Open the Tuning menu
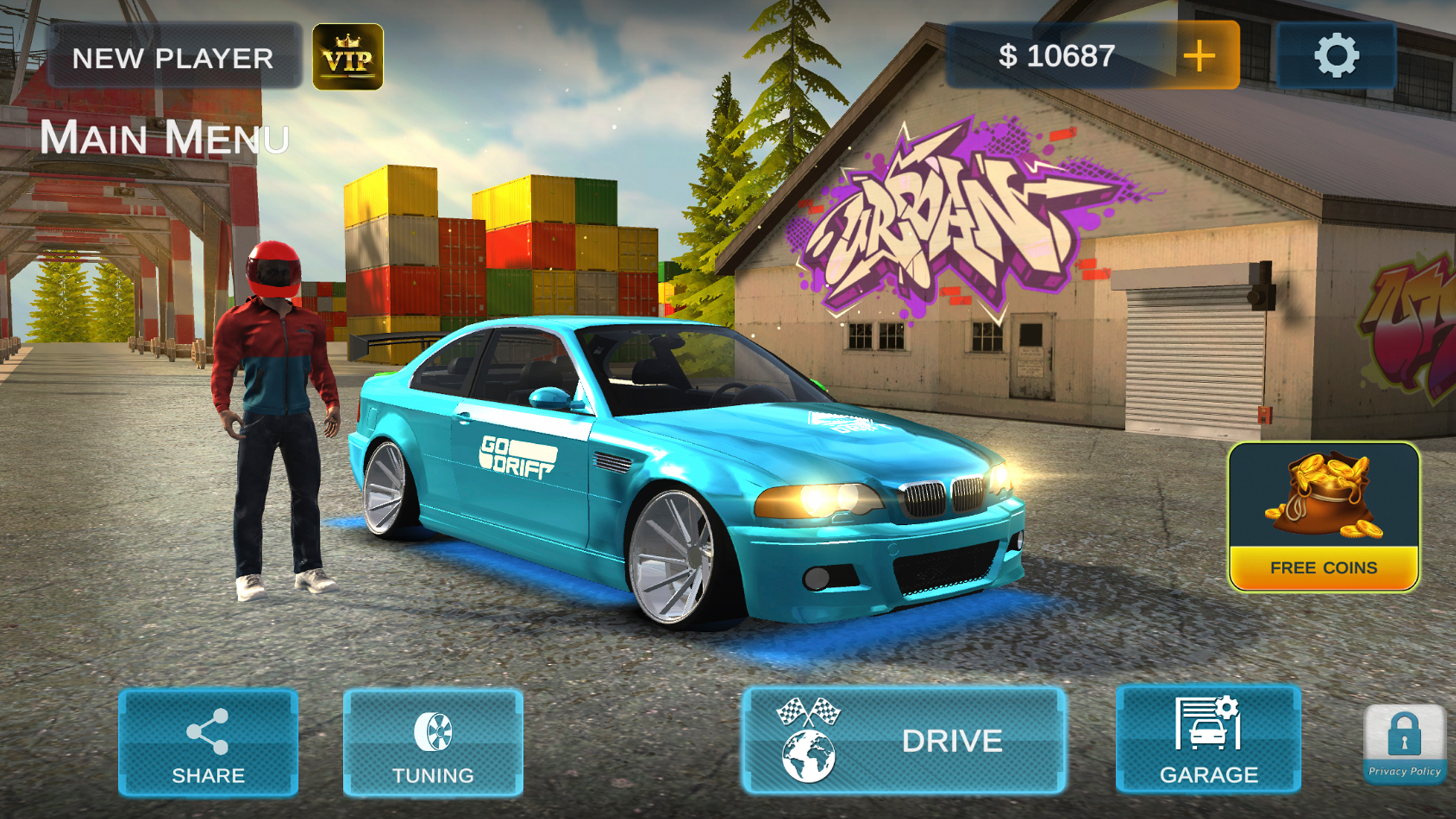1456x819 pixels. [433, 743]
